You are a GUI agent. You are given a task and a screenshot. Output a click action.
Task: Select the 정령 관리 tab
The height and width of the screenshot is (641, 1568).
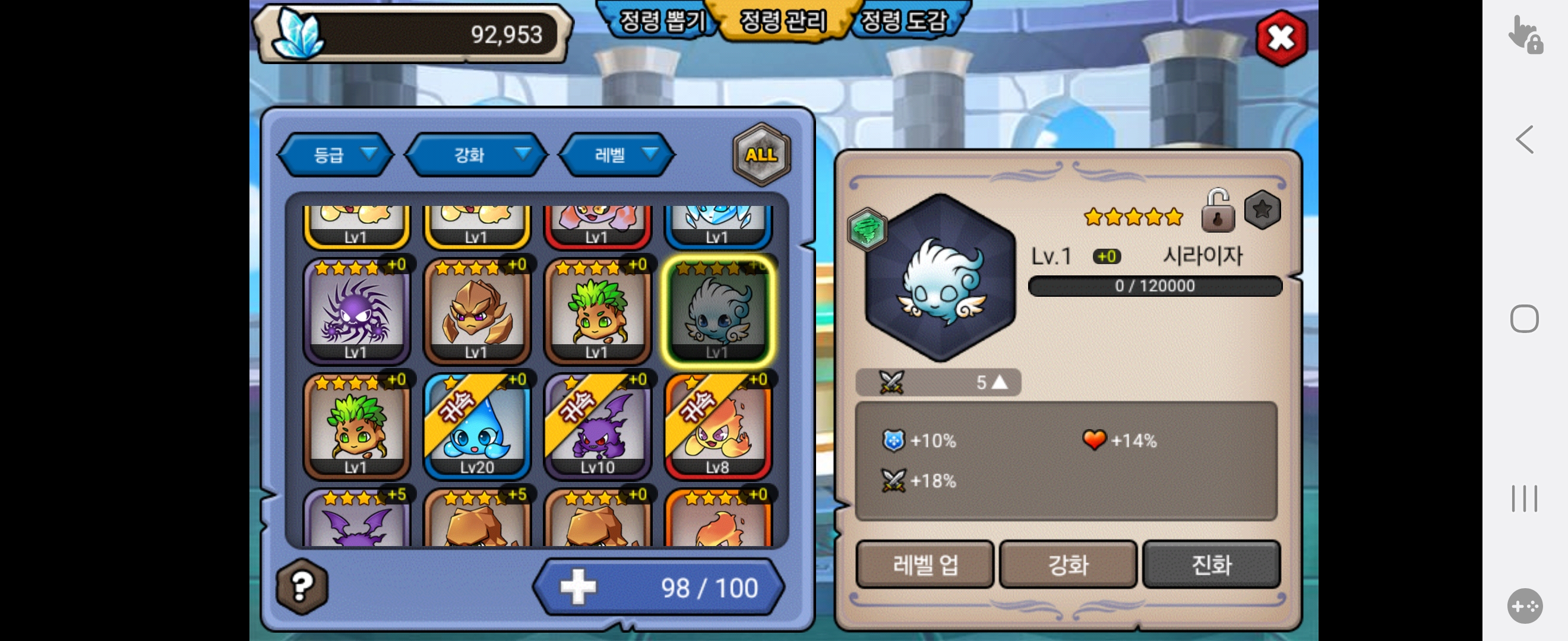(x=783, y=22)
